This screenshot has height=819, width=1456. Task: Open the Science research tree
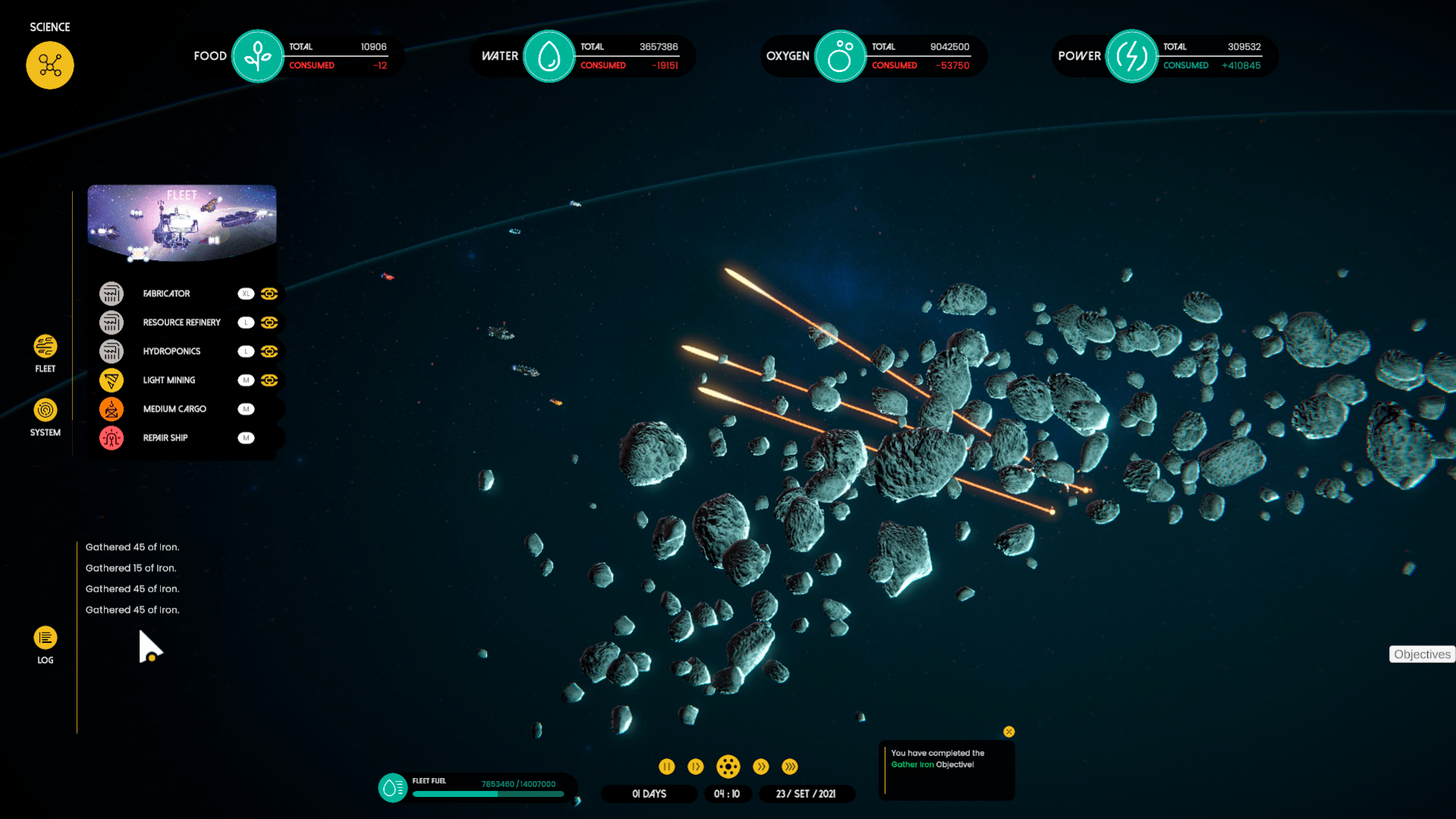(50, 65)
